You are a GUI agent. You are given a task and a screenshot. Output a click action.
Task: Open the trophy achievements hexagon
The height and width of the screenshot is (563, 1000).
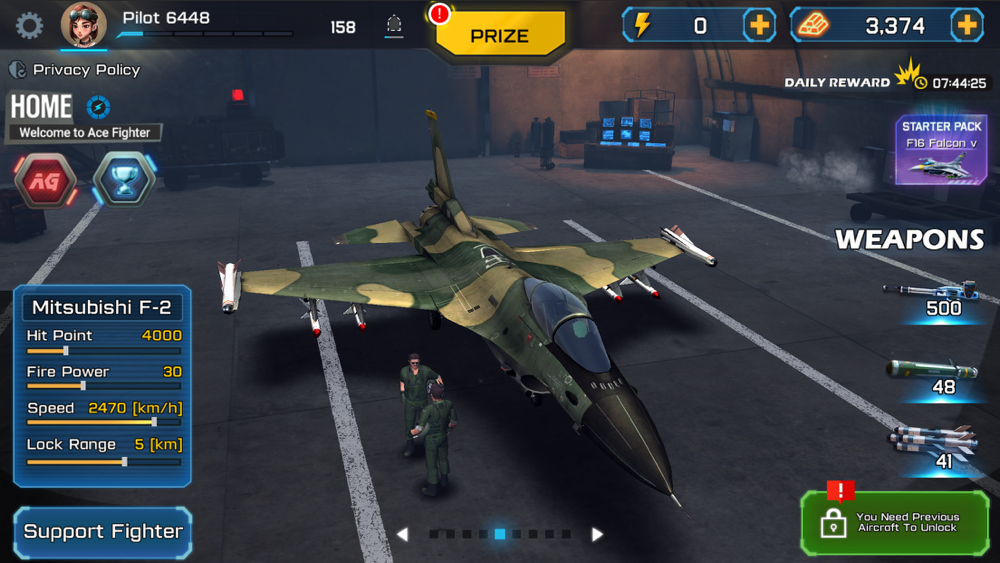coord(124,180)
